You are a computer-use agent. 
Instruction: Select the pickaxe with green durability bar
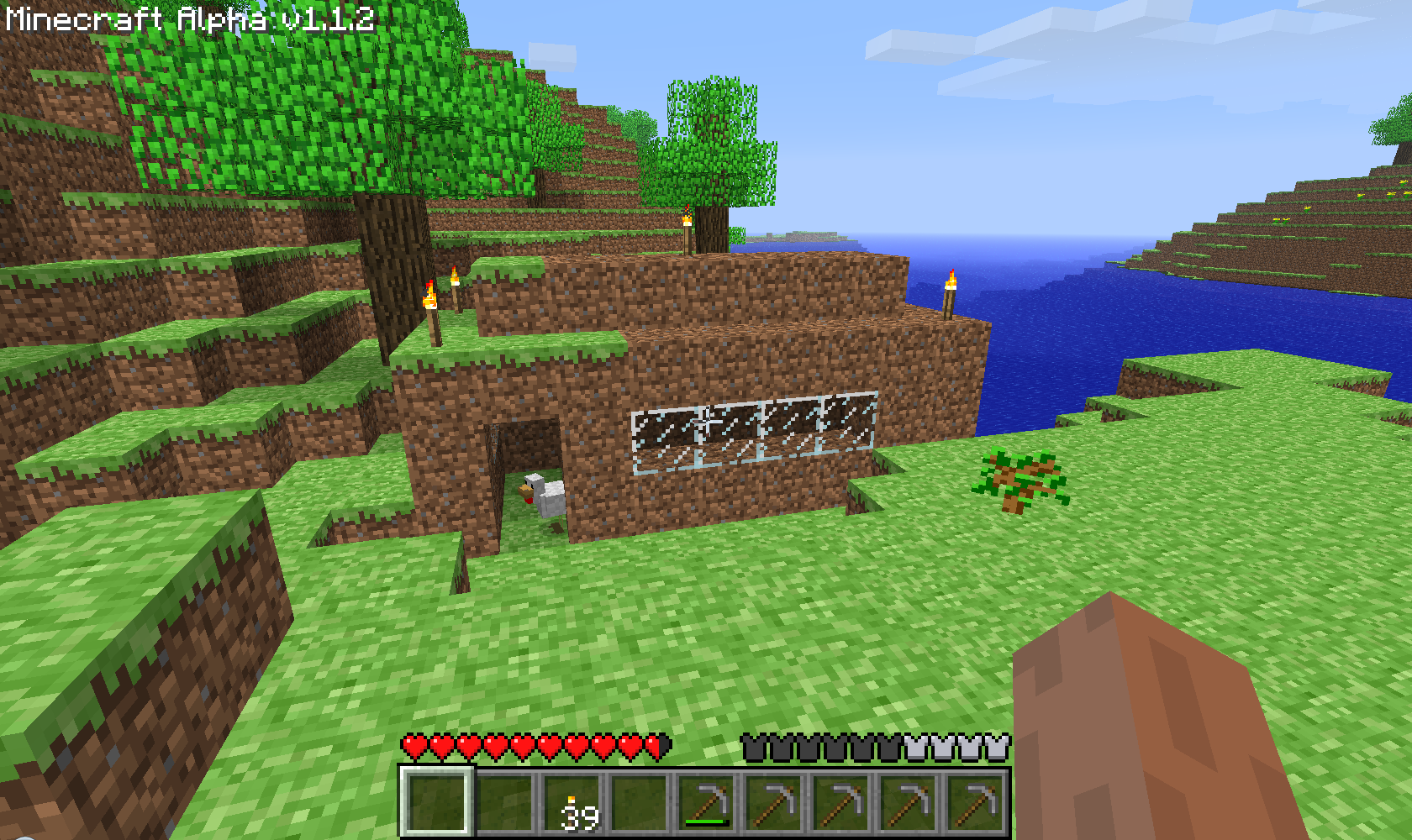point(707,802)
